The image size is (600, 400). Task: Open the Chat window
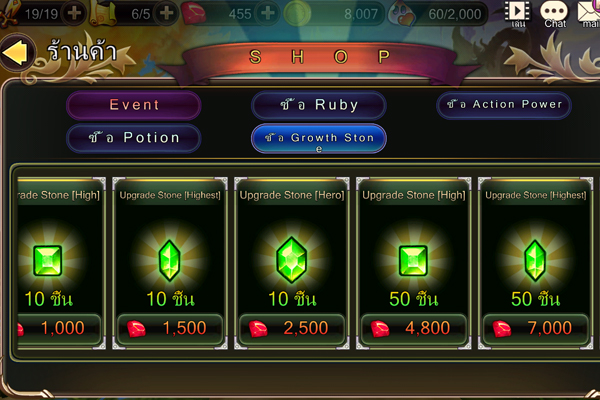coord(554,13)
